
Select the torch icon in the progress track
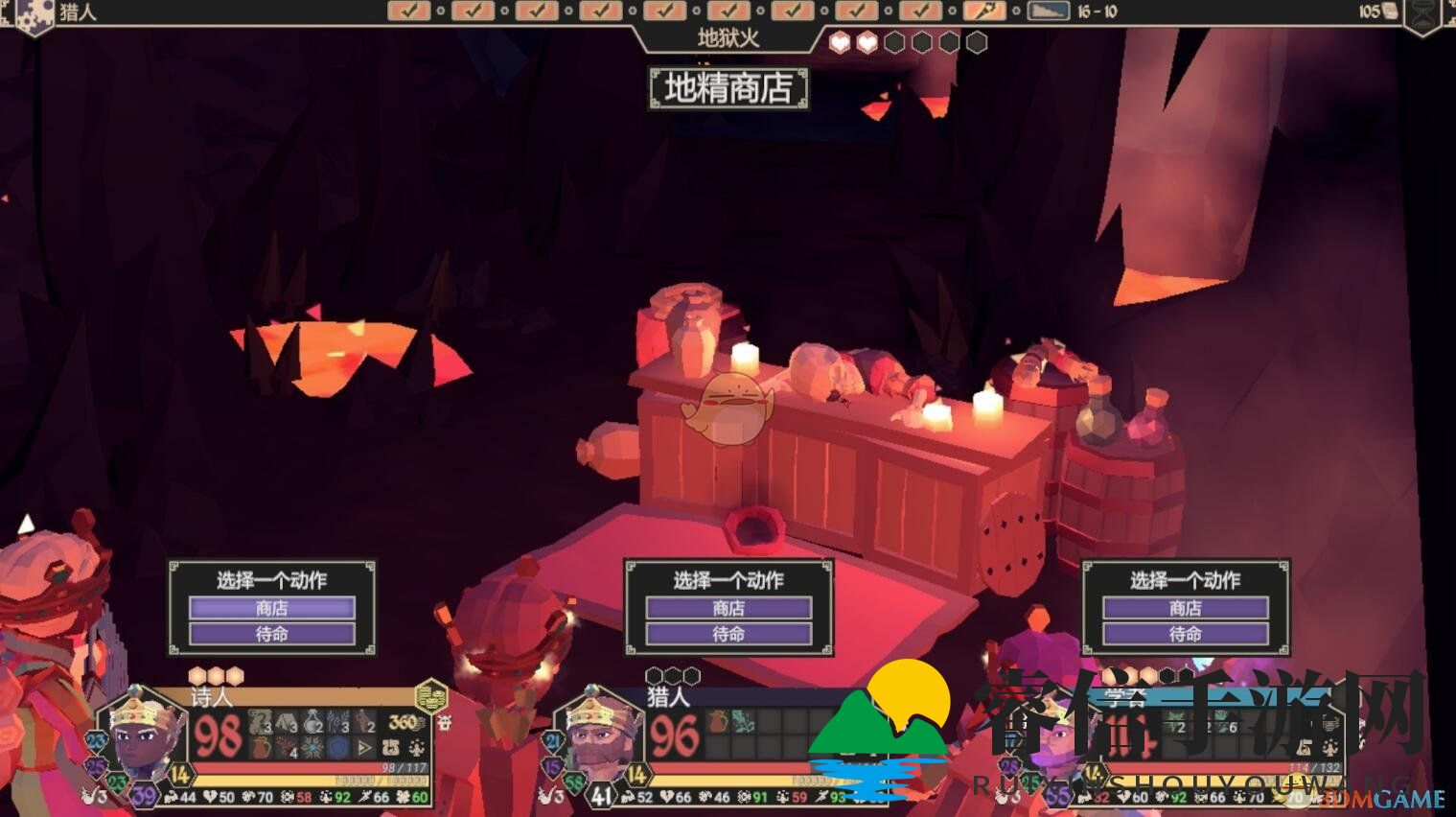tap(983, 12)
